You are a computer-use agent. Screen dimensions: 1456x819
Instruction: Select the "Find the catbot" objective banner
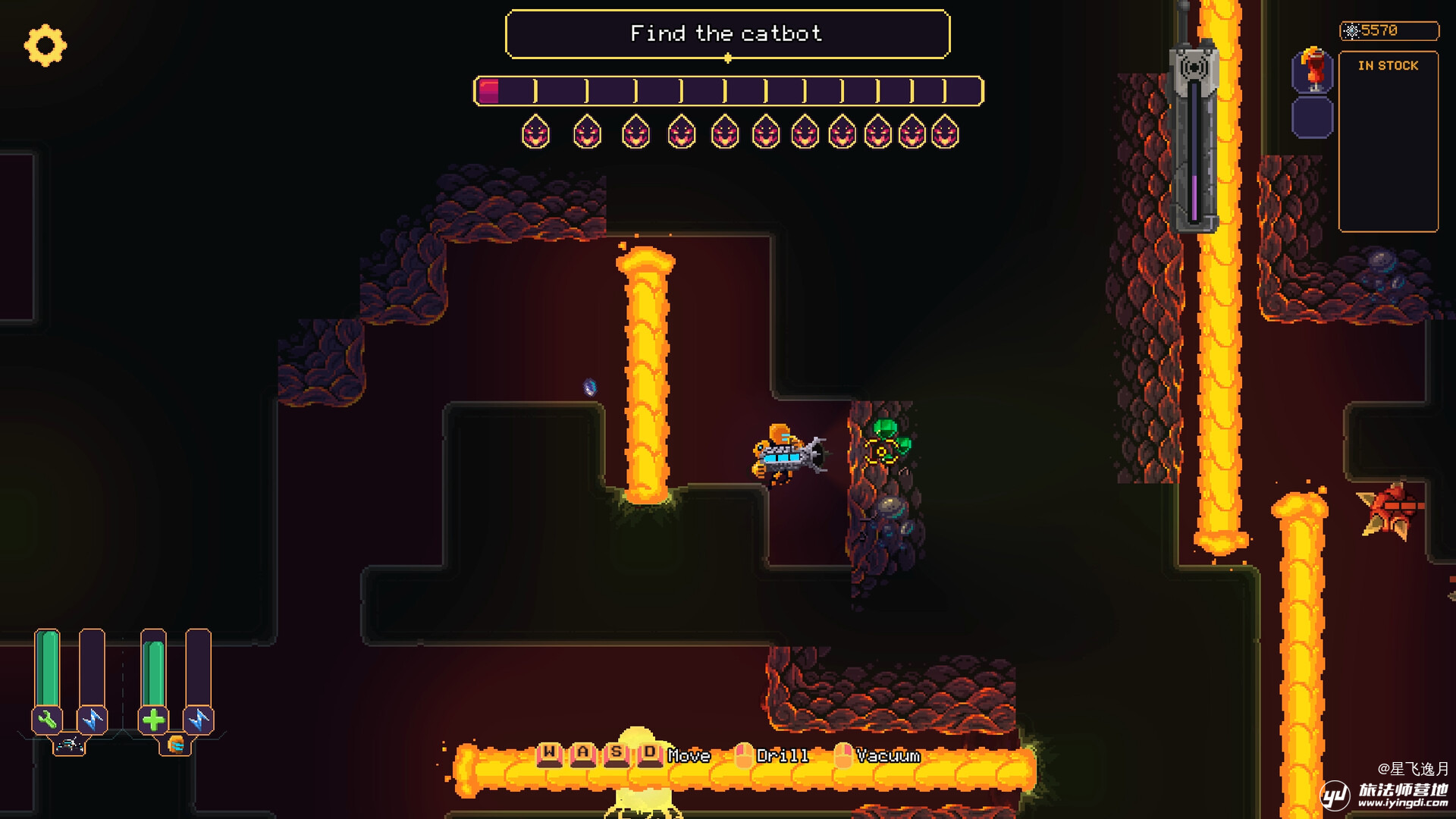pos(726,34)
